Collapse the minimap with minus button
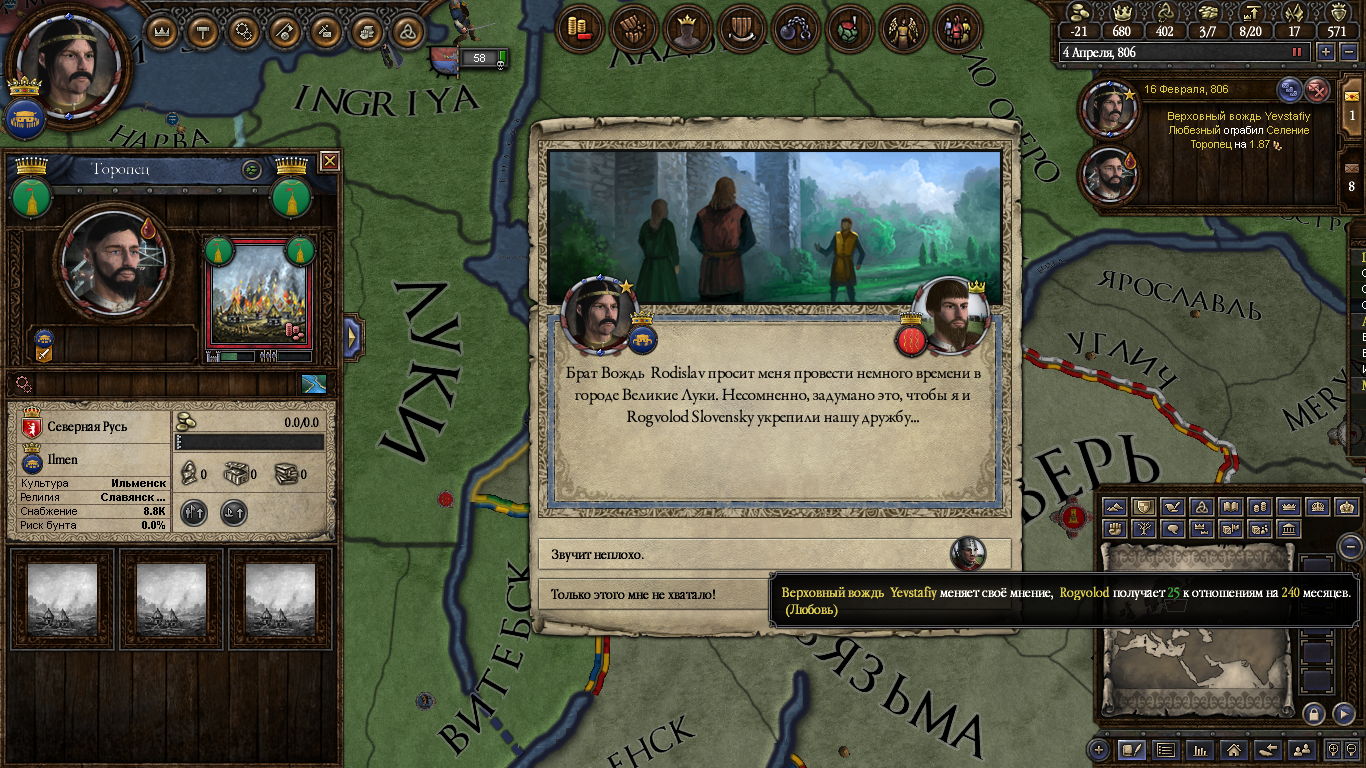The height and width of the screenshot is (768, 1366). pyautogui.click(x=1350, y=547)
